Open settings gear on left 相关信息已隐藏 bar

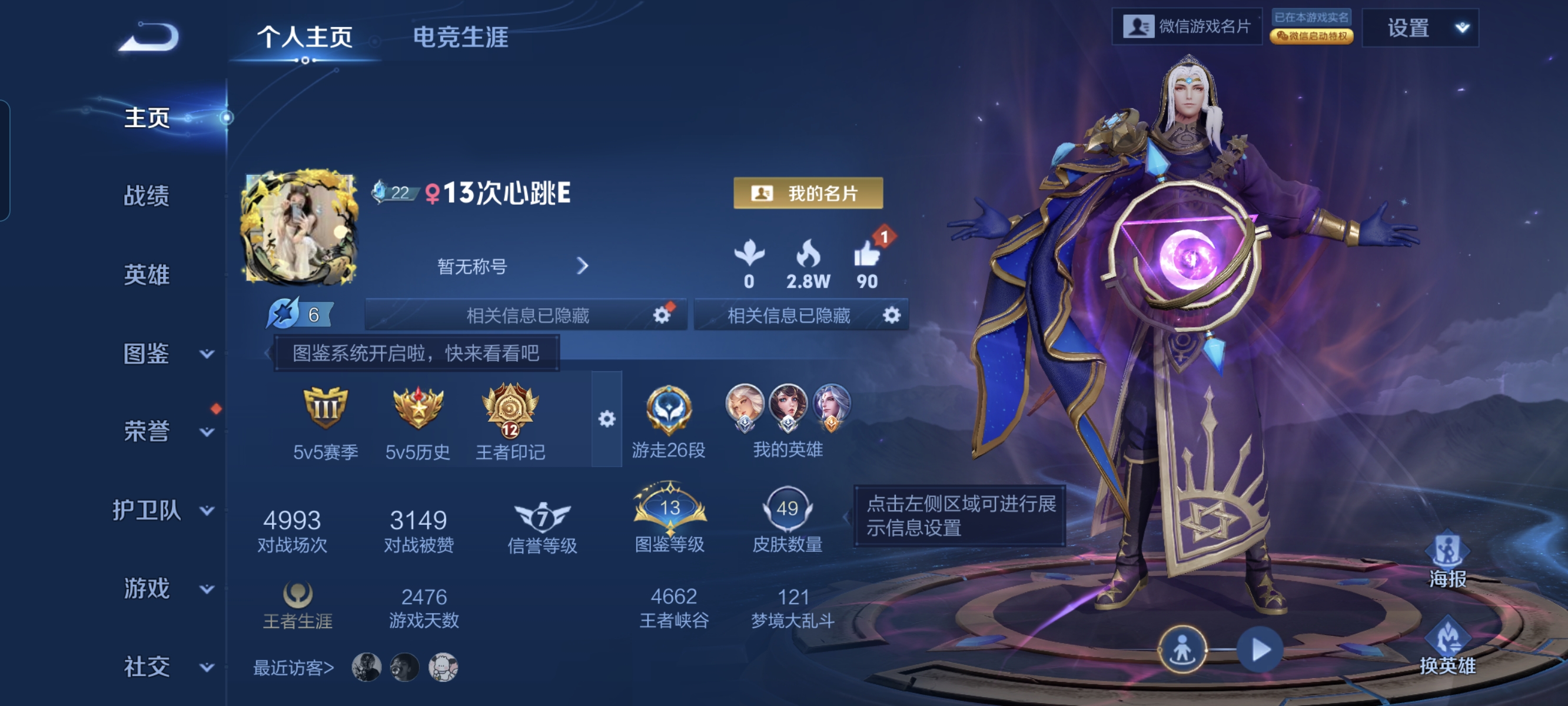tap(660, 315)
